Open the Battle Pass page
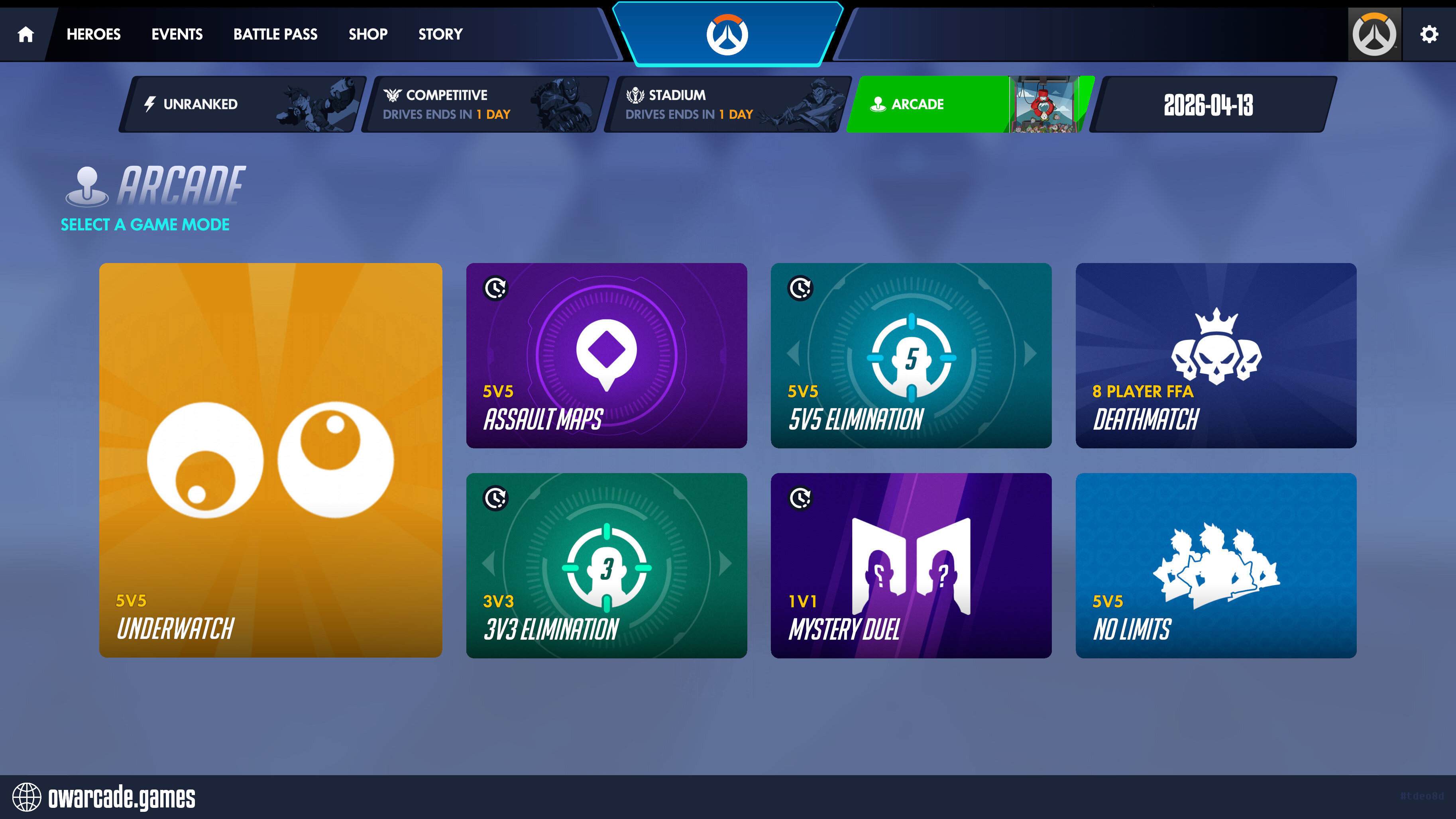 [275, 35]
